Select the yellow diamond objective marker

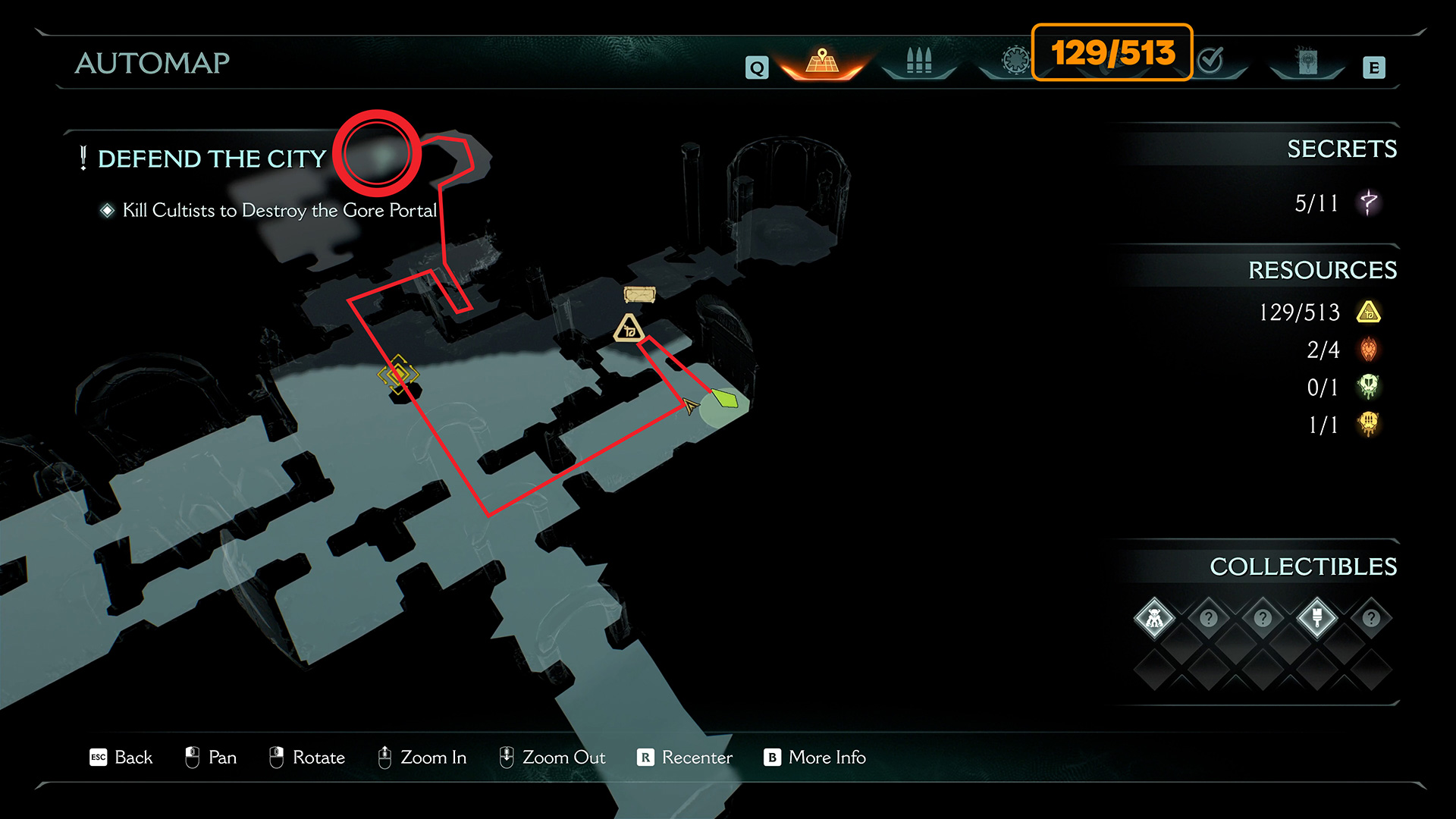point(397,374)
